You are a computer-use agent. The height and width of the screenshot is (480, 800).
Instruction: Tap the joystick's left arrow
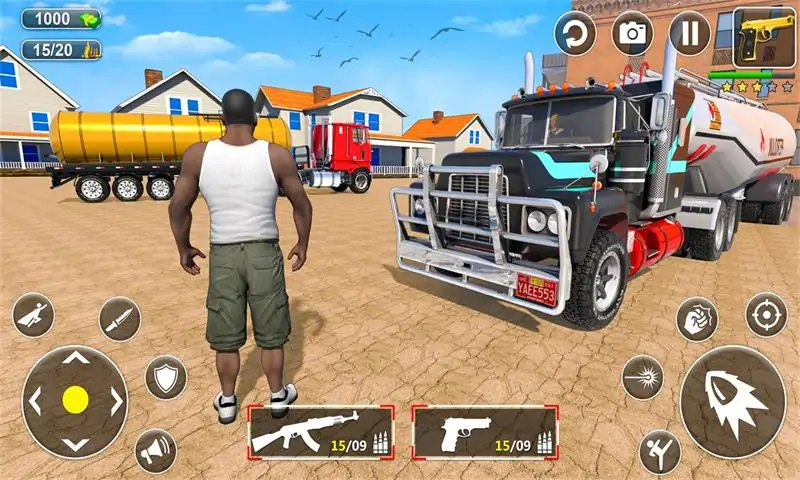coord(35,400)
